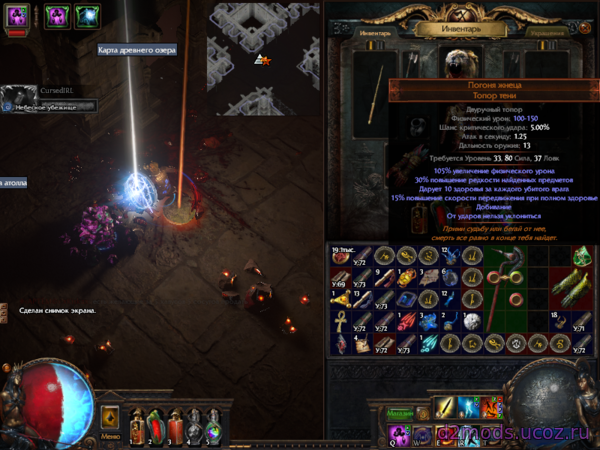600x450 pixels.
Task: Click the Карта древнего озера label
Action: pos(136,50)
